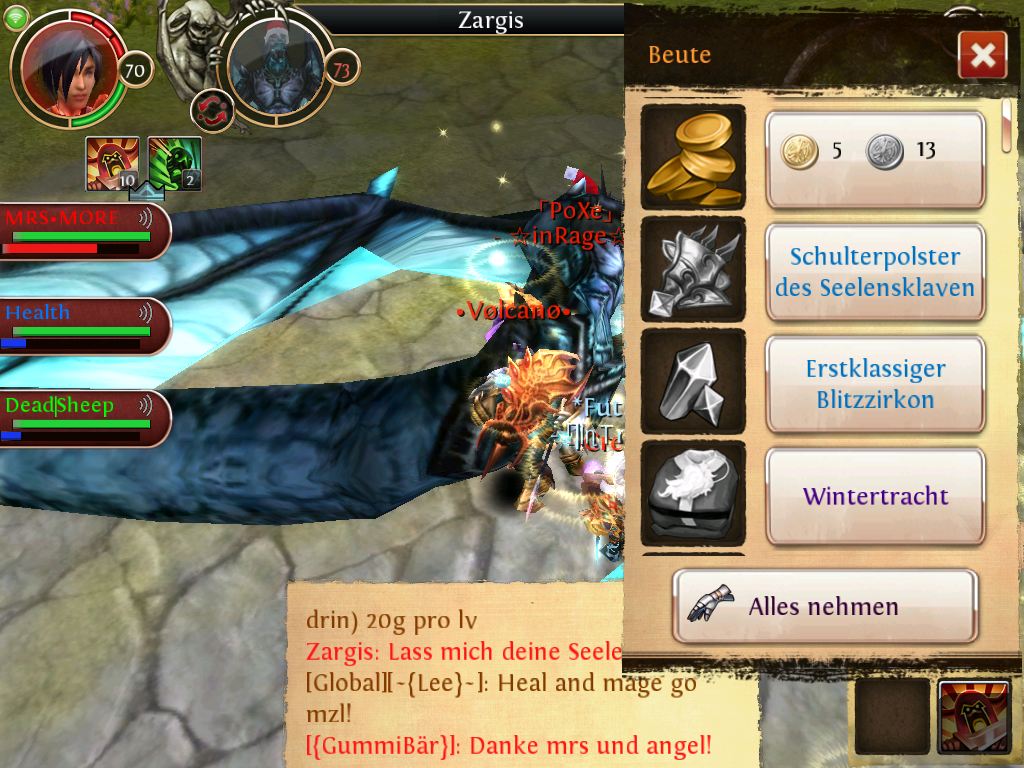Take the Wintertracht item

[x=875, y=496]
